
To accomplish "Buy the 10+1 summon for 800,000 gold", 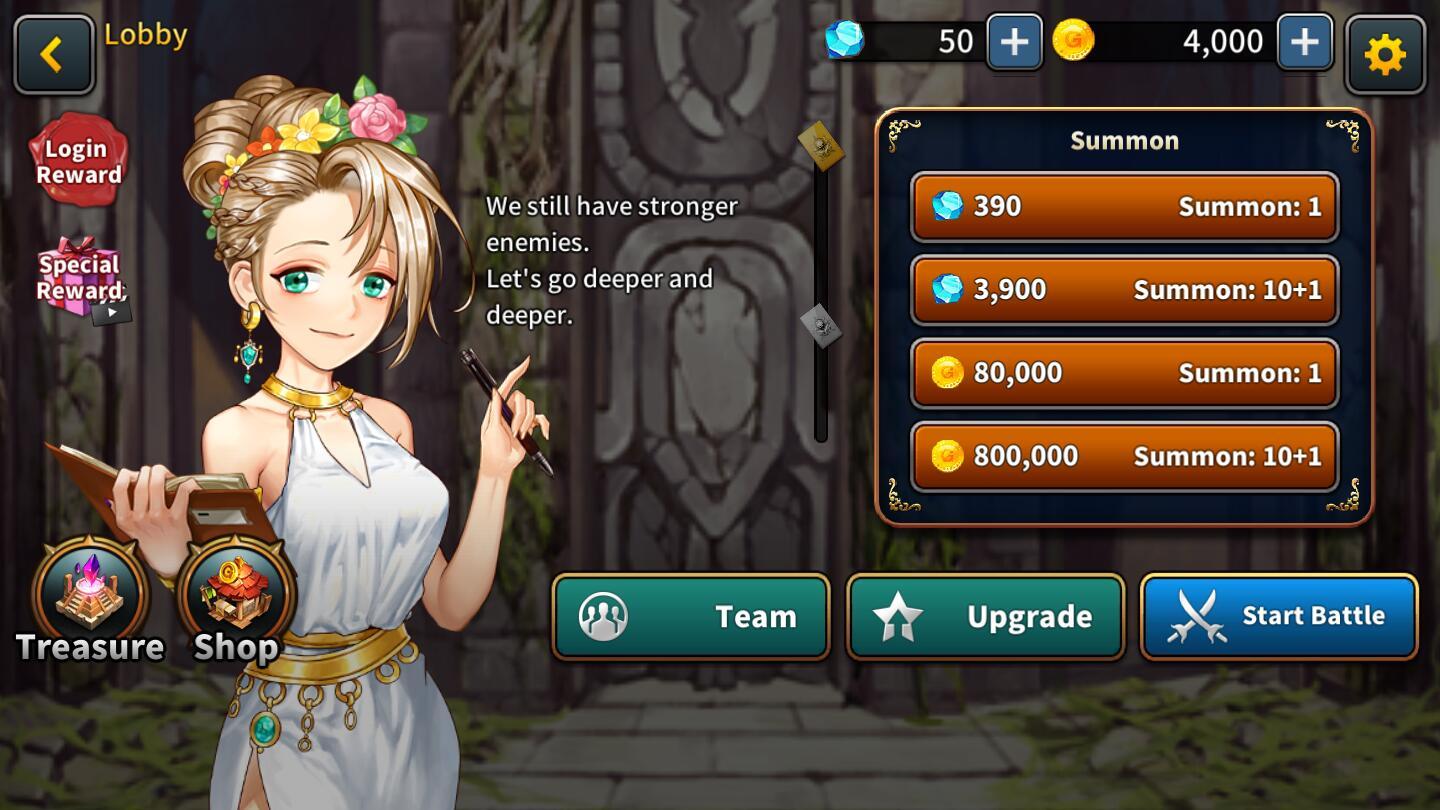I will tap(1124, 456).
